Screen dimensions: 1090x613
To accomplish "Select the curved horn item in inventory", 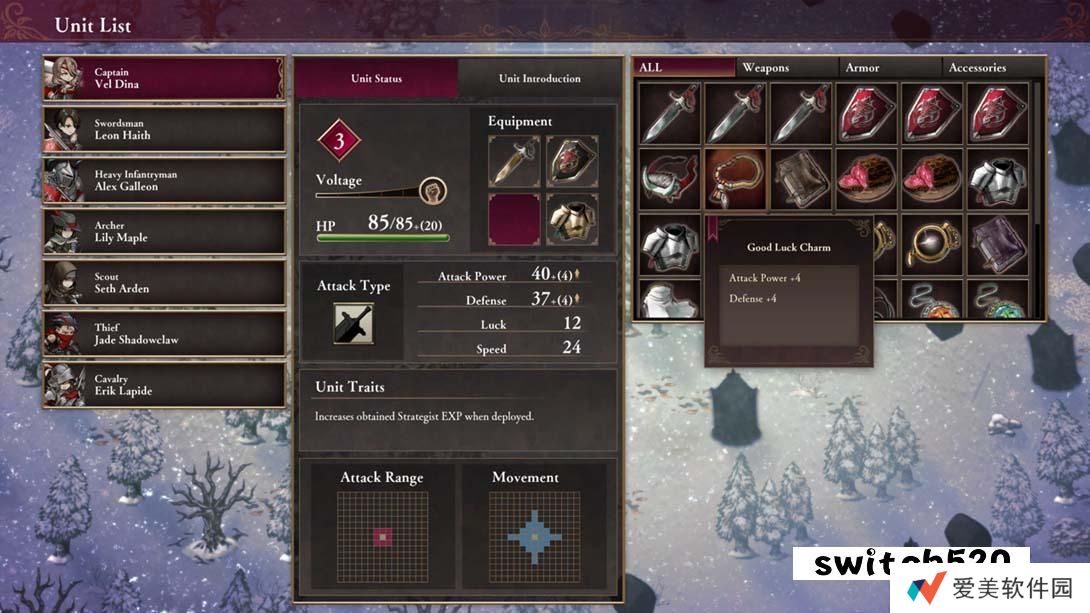I will tap(670, 178).
